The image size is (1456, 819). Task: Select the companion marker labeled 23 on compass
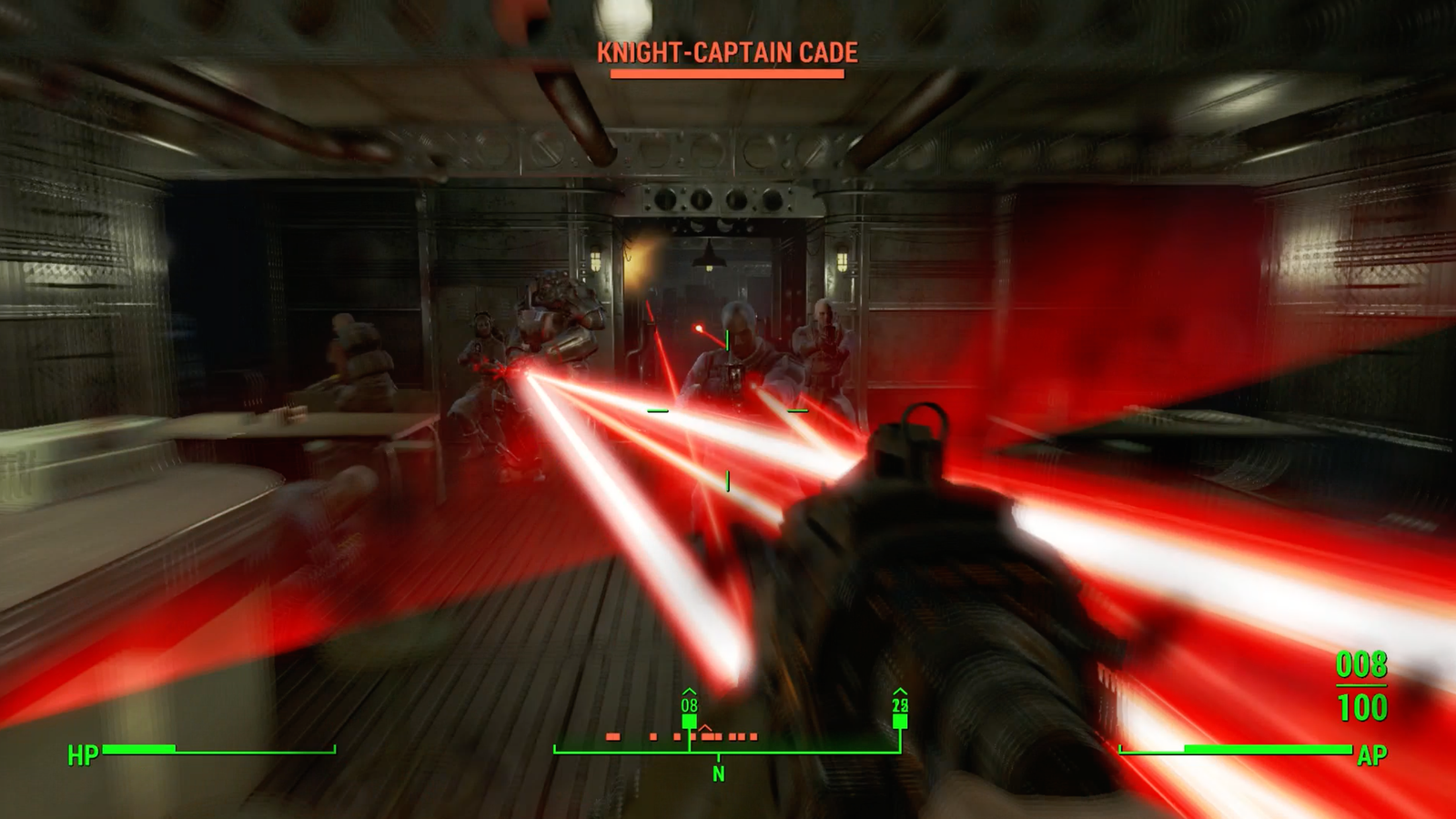[x=899, y=720]
